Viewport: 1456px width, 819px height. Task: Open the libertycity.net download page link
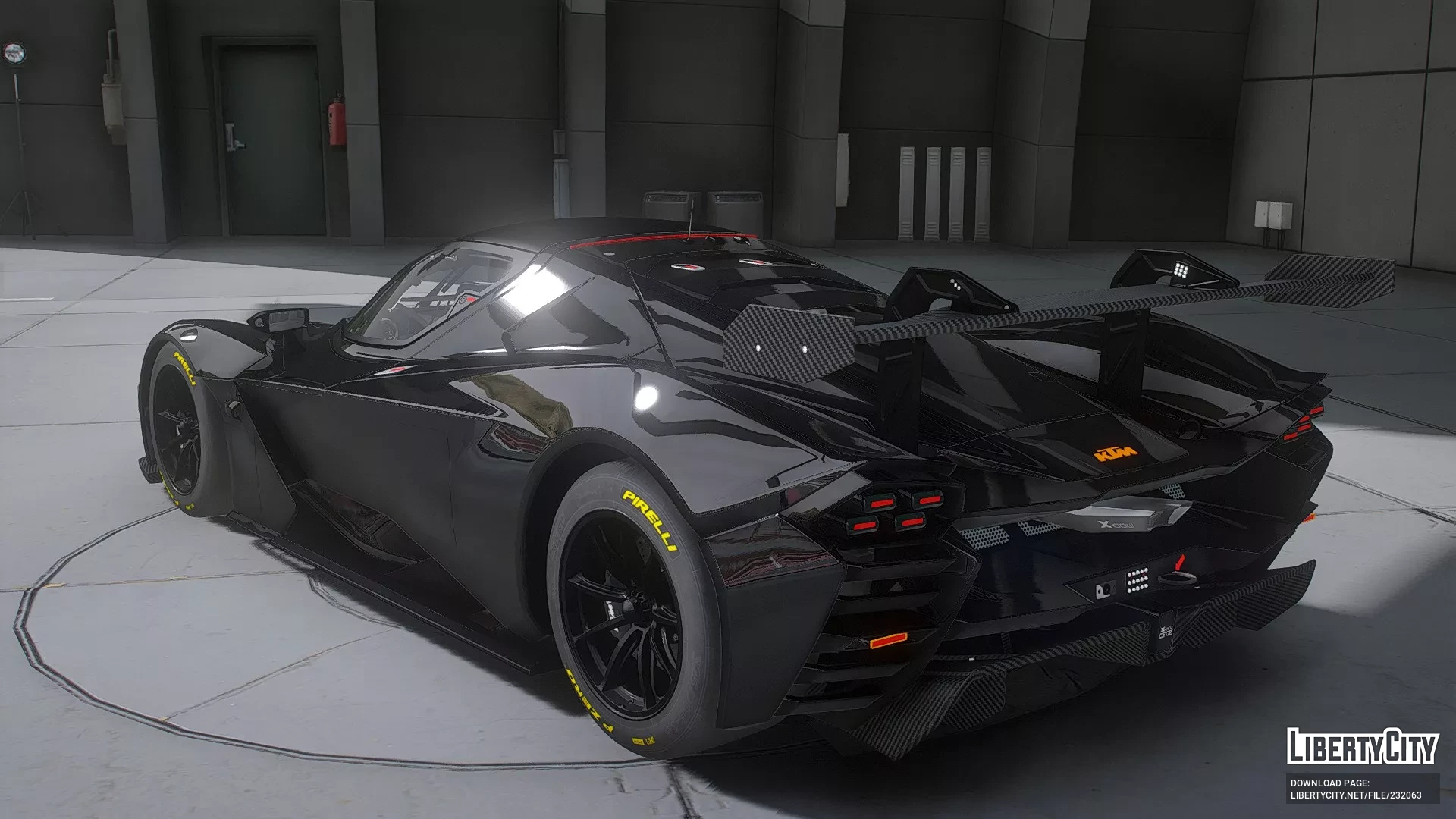click(x=1355, y=795)
